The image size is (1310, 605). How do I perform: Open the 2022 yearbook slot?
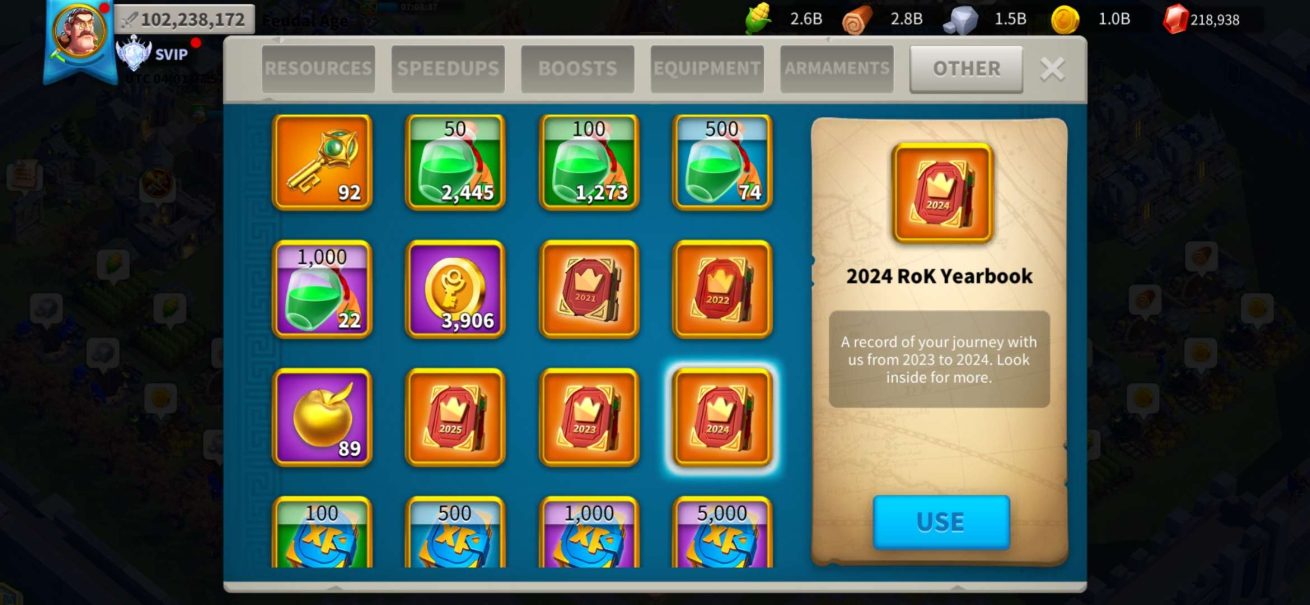723,289
